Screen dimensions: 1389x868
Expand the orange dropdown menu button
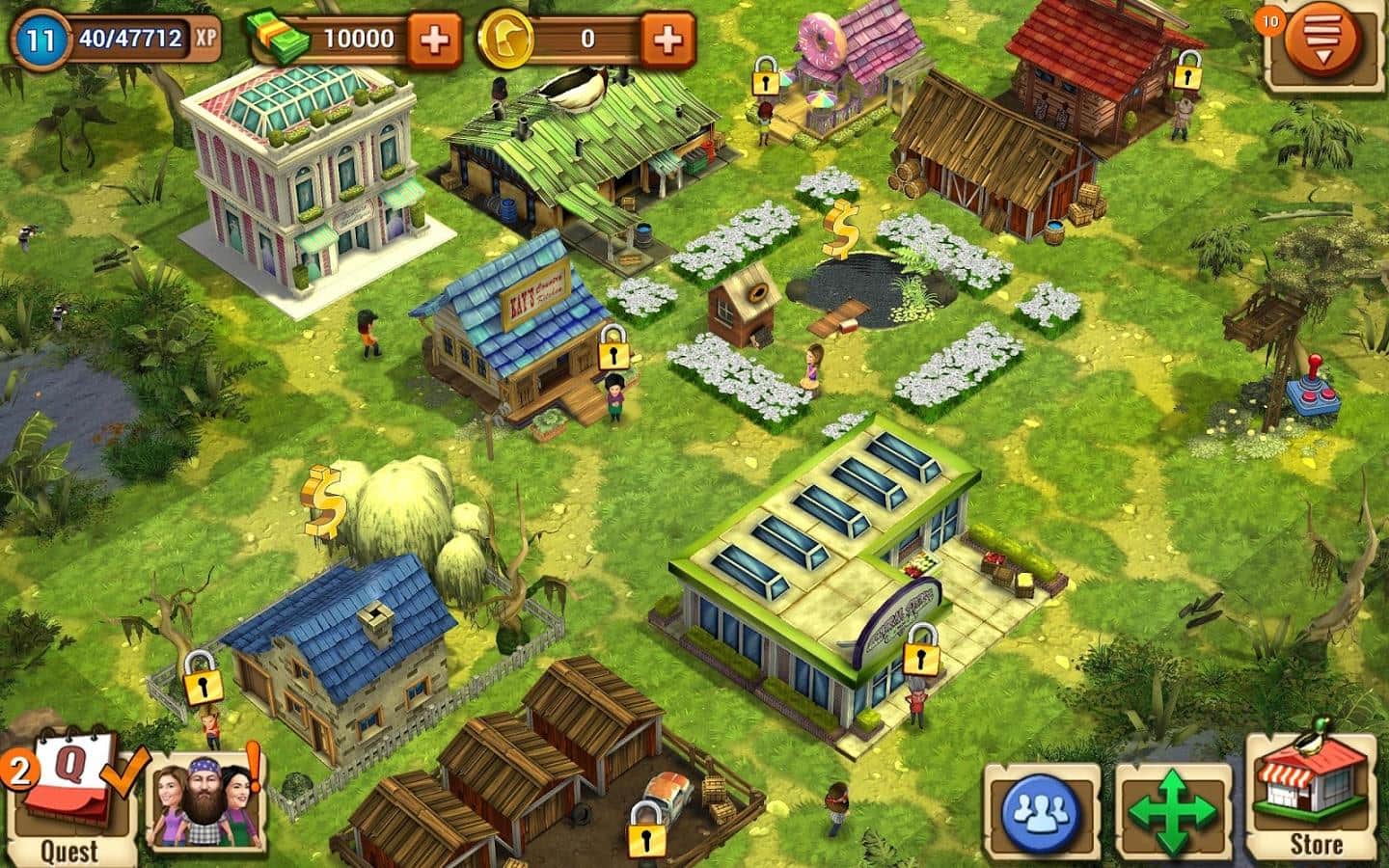tap(1323, 42)
